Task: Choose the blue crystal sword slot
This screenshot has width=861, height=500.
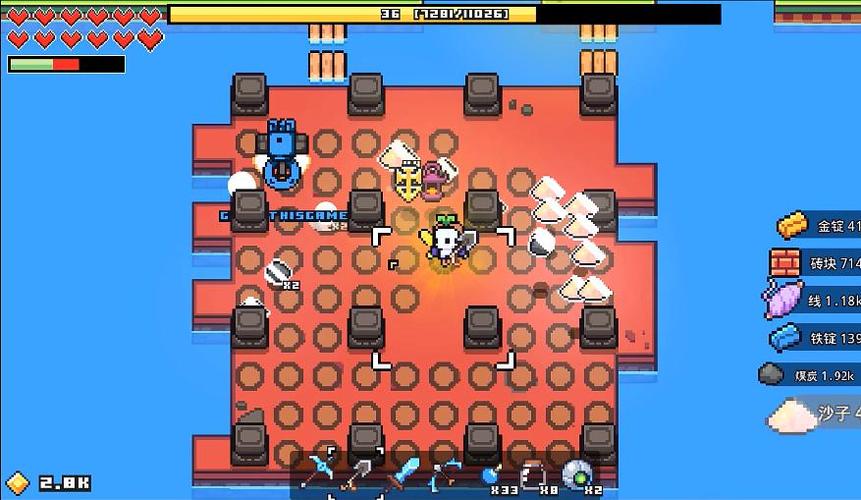Action: pos(404,472)
